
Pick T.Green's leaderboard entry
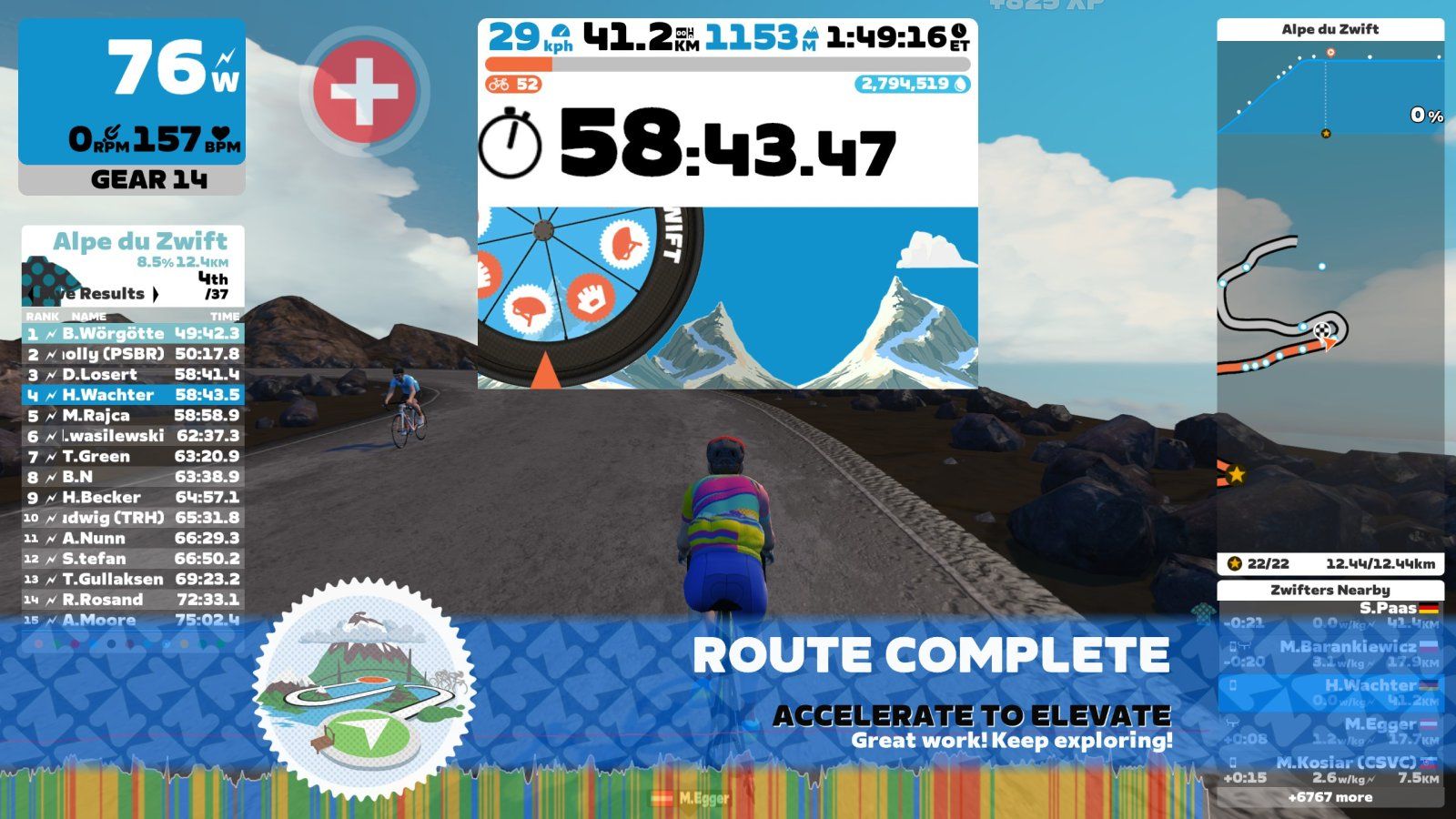point(133,457)
